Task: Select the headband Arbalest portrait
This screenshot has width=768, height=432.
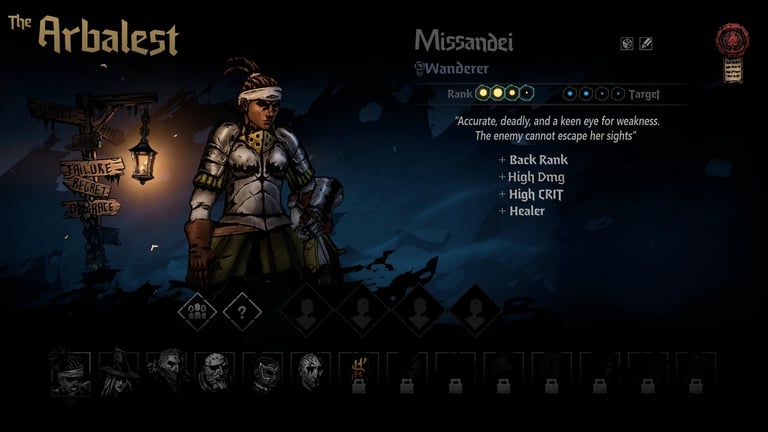Action: 70,372
